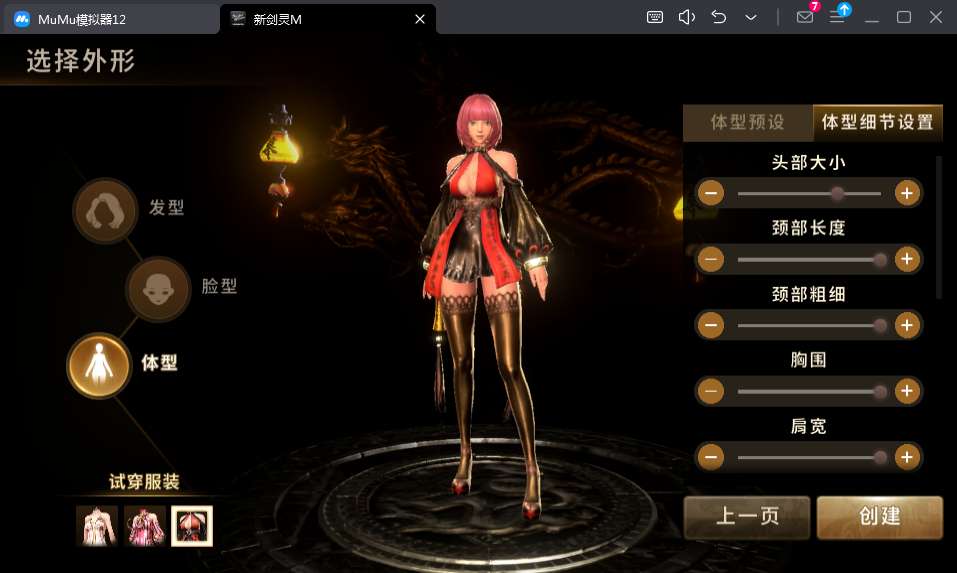Increase 肩宽 using its plus button
The height and width of the screenshot is (573, 957).
click(x=906, y=457)
